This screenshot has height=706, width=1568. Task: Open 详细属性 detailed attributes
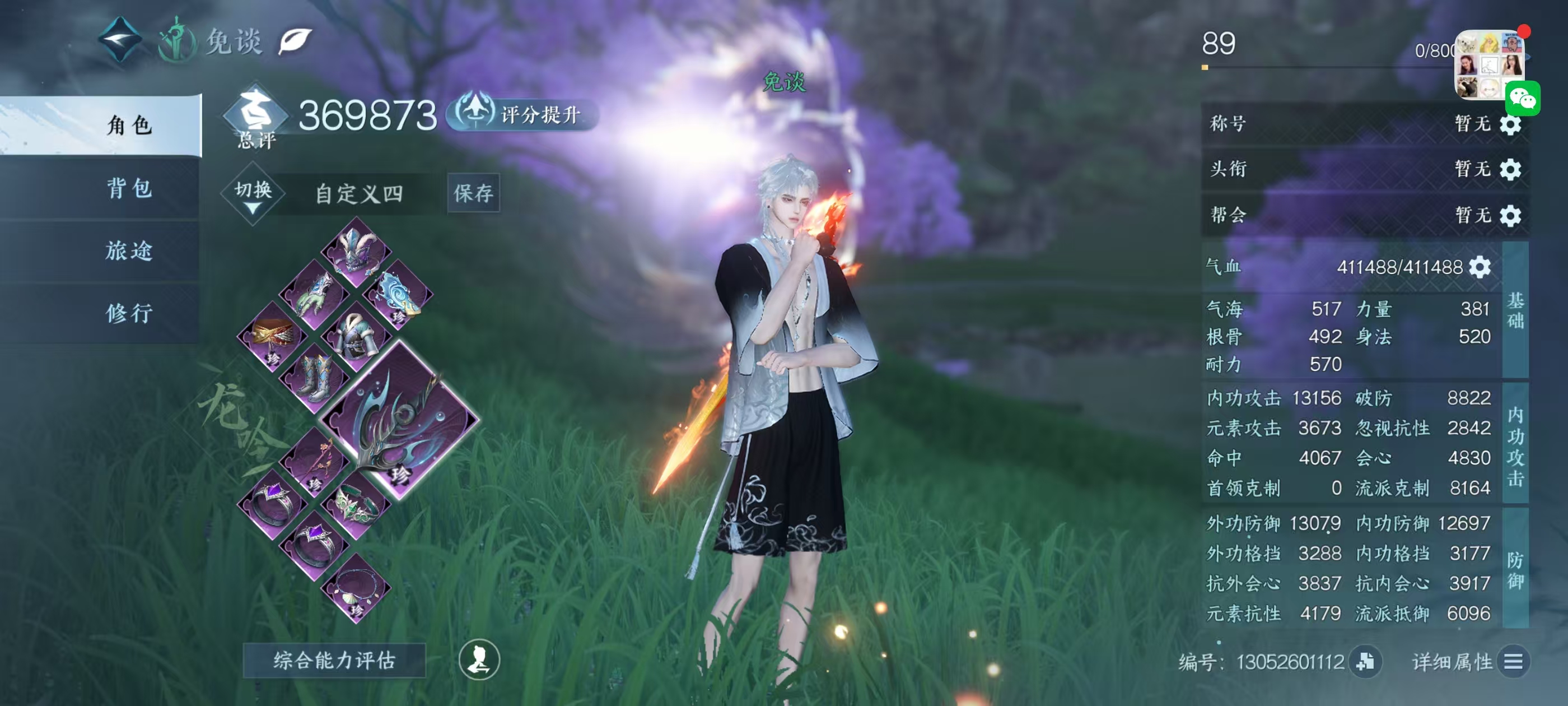point(1513,661)
